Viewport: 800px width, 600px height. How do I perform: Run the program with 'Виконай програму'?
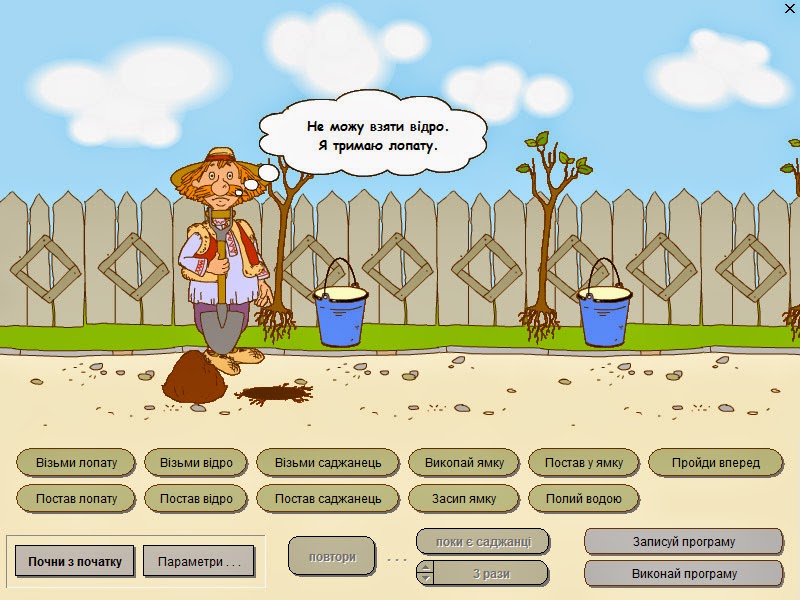point(683,574)
